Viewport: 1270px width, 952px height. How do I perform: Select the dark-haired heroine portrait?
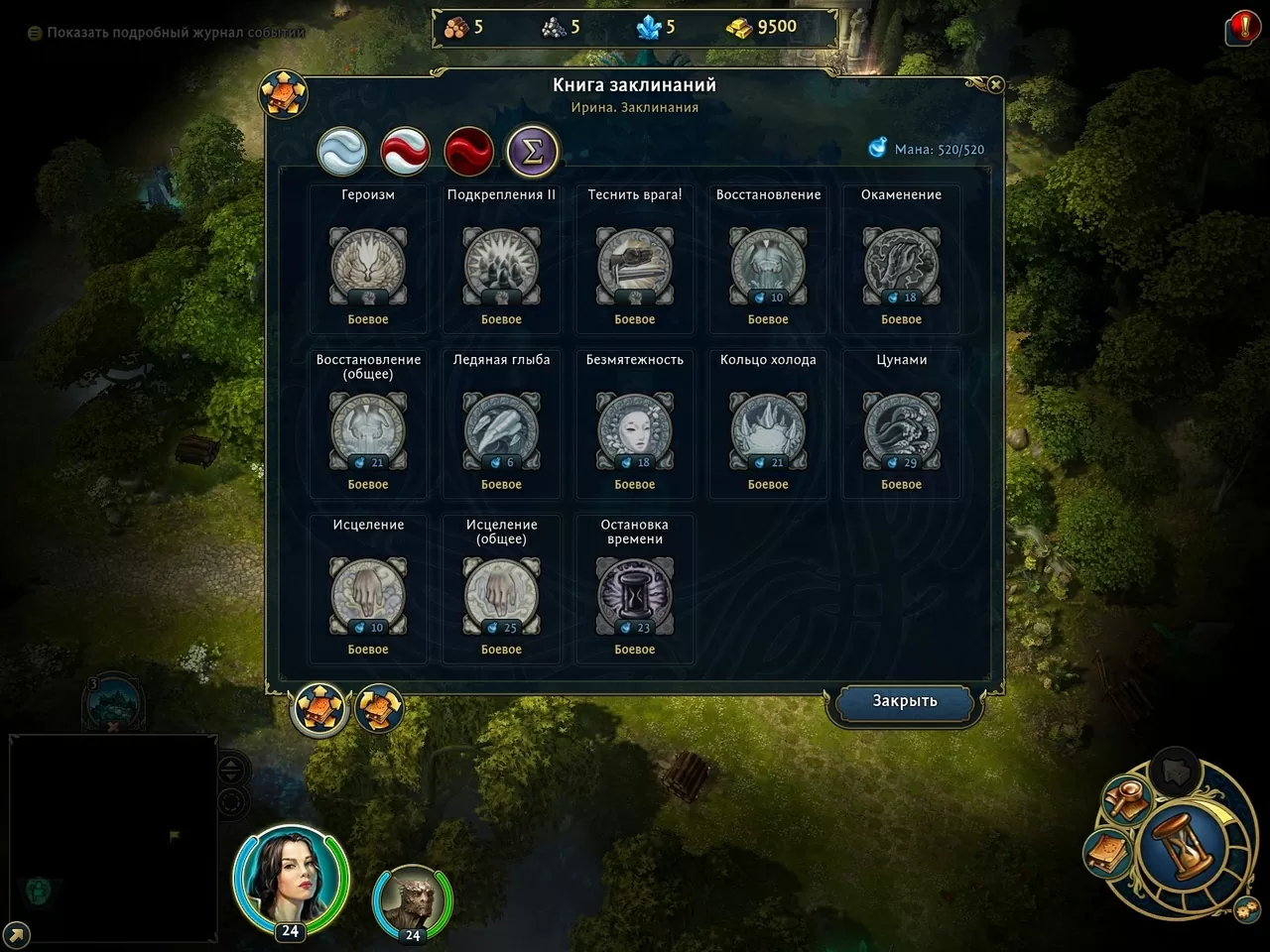[x=290, y=878]
